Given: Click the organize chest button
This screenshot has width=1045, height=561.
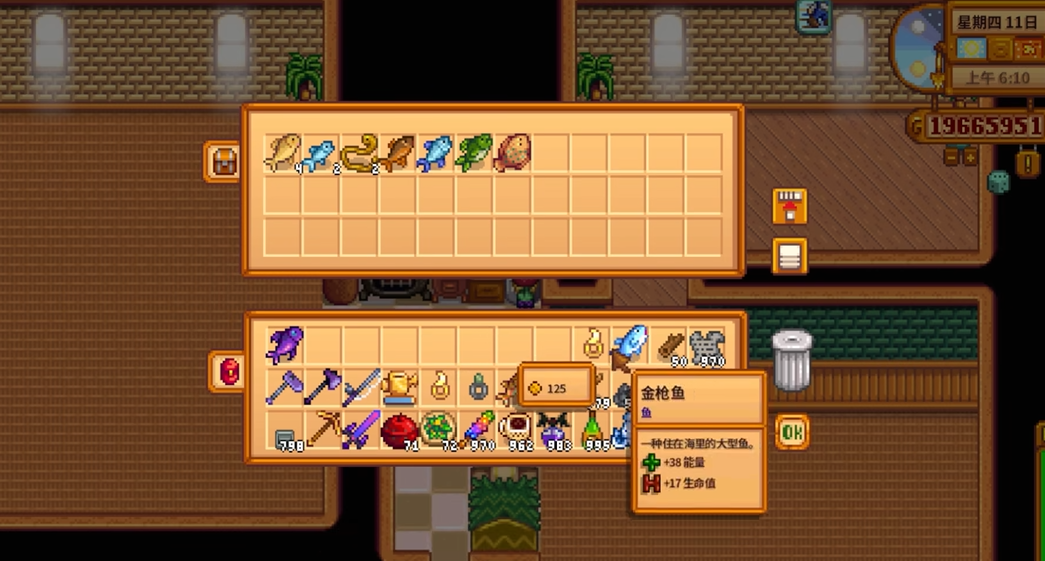Looking at the screenshot, I should [x=790, y=256].
